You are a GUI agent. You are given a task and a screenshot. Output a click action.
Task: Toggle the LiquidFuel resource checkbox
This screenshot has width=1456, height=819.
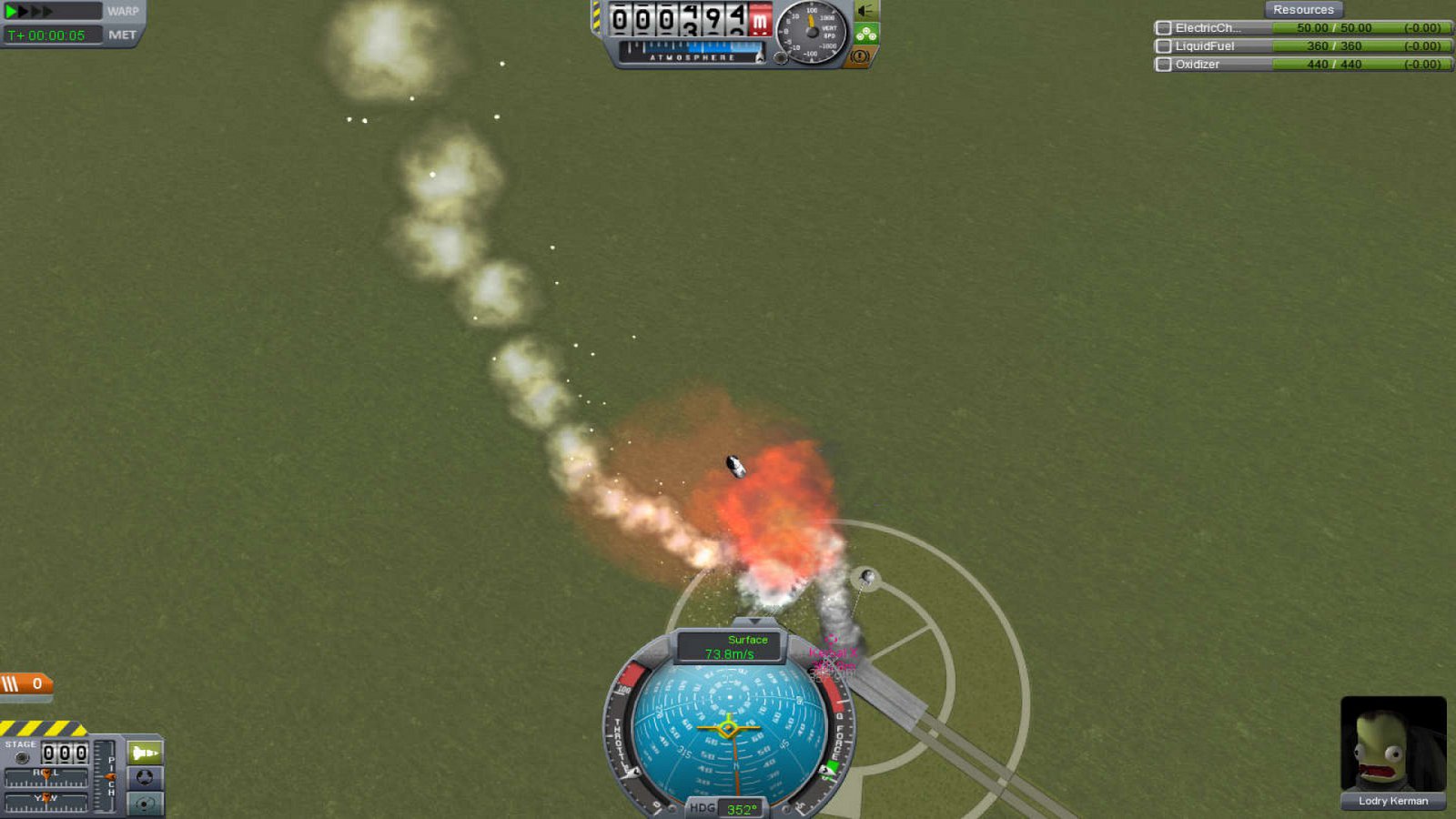[1163, 45]
